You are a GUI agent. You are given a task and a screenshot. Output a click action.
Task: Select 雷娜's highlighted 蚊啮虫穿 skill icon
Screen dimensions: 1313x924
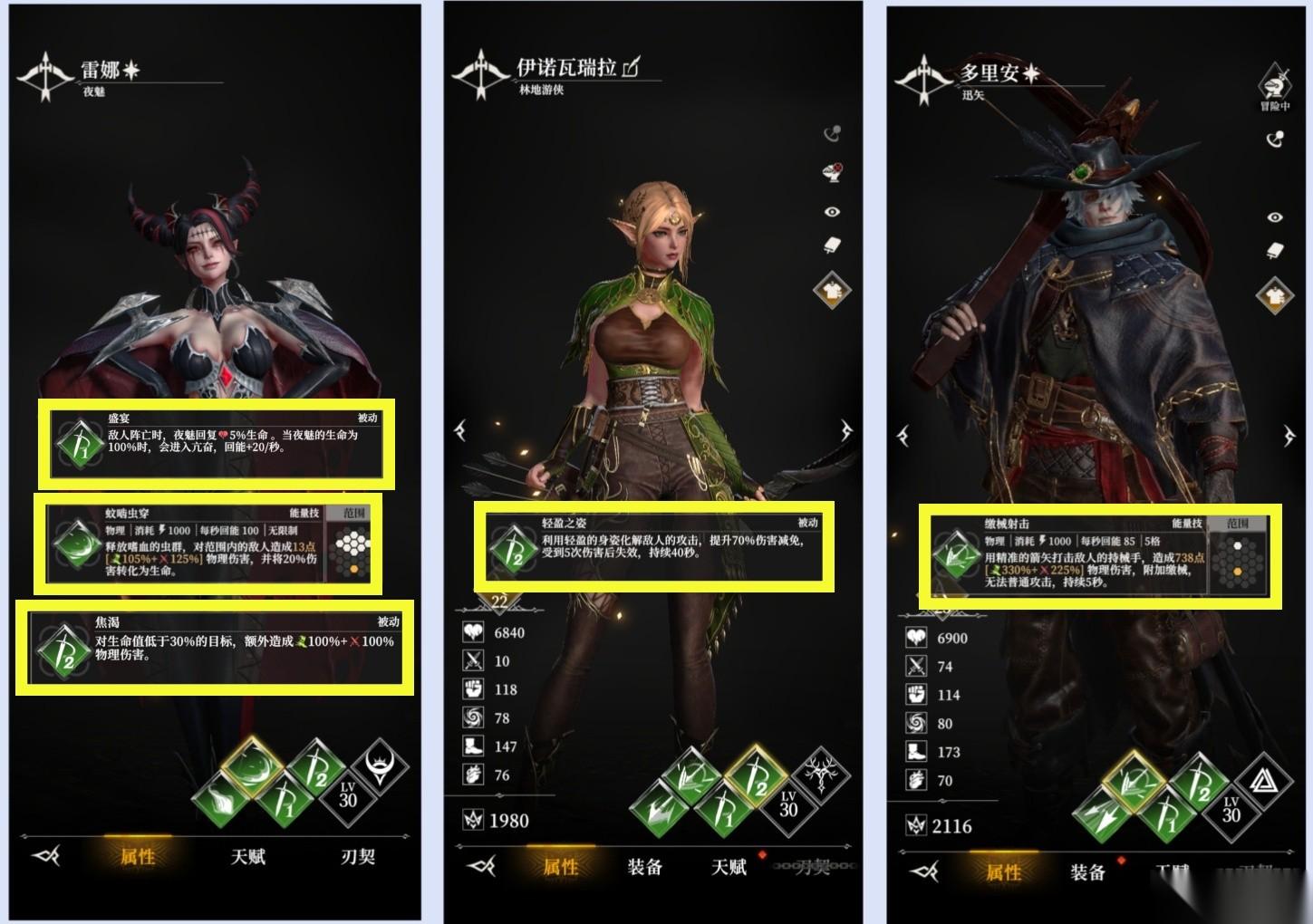[x=251, y=767]
